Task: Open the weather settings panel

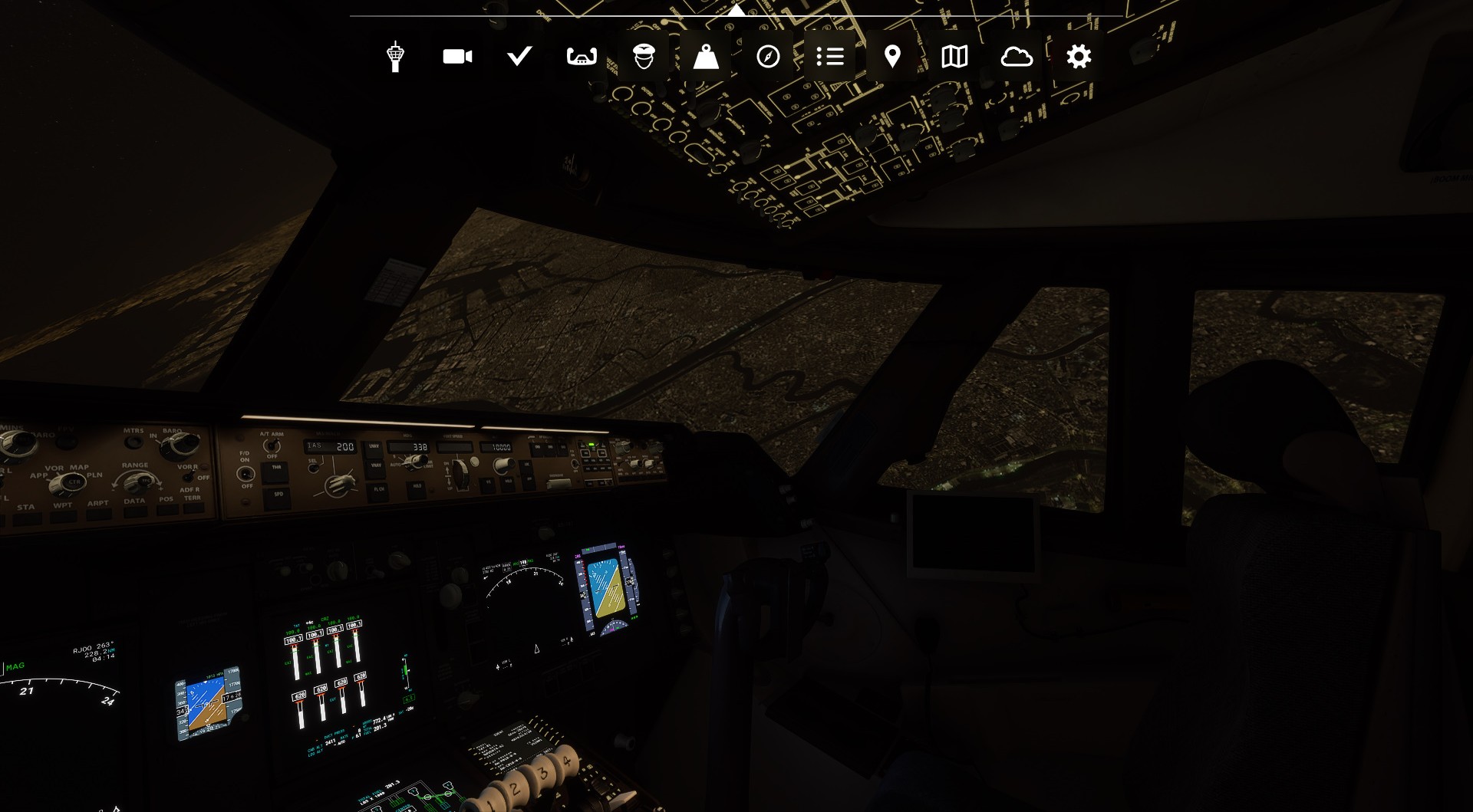Action: pyautogui.click(x=1018, y=55)
